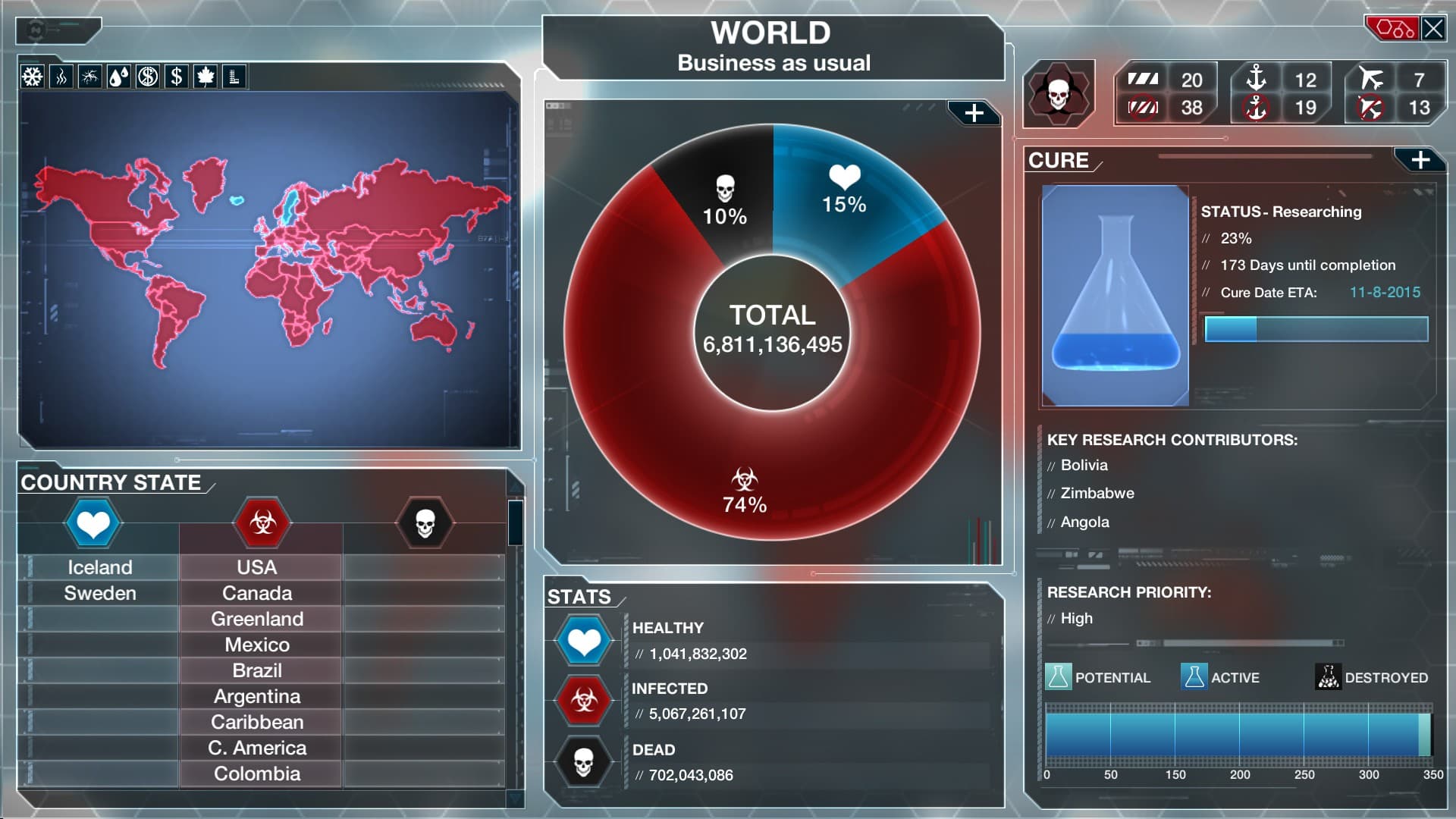Select the wealthy countries dollar filter
This screenshot has width=1456, height=819.
pyautogui.click(x=177, y=77)
